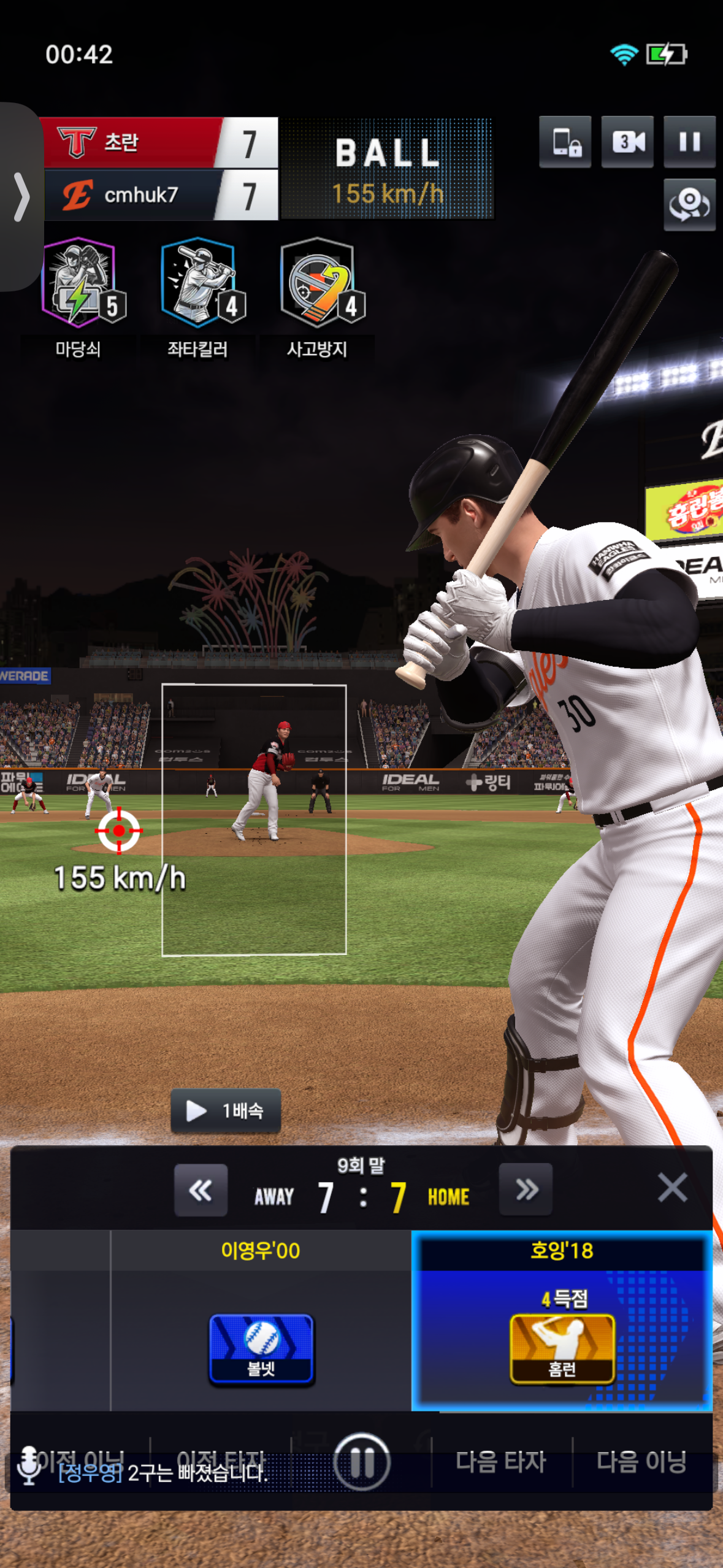Jump to 다음 이닝 (next inning)
The height and width of the screenshot is (1568, 723).
pos(641,1462)
